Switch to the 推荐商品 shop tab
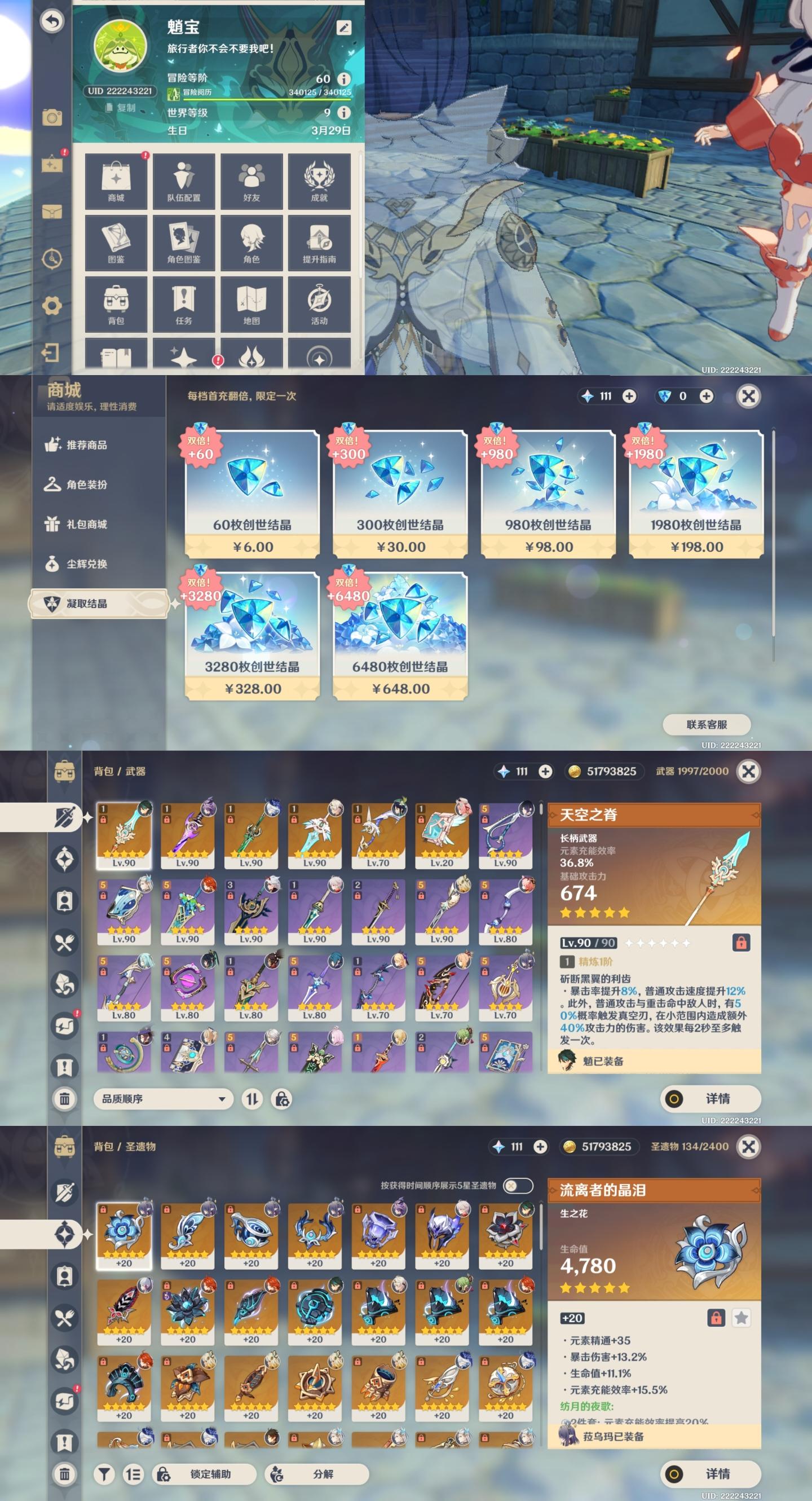 coord(86,445)
